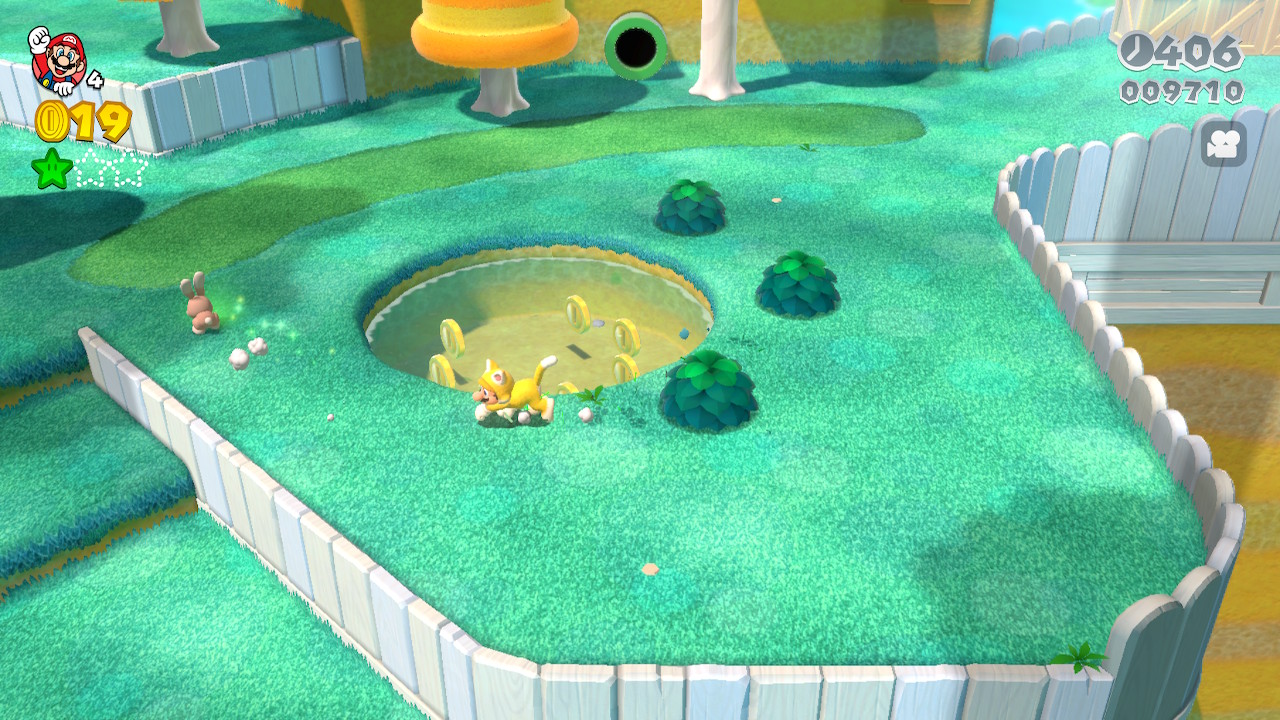Viewport: 1280px width, 720px height.
Task: Select the collected green star icon
Action: click(52, 169)
